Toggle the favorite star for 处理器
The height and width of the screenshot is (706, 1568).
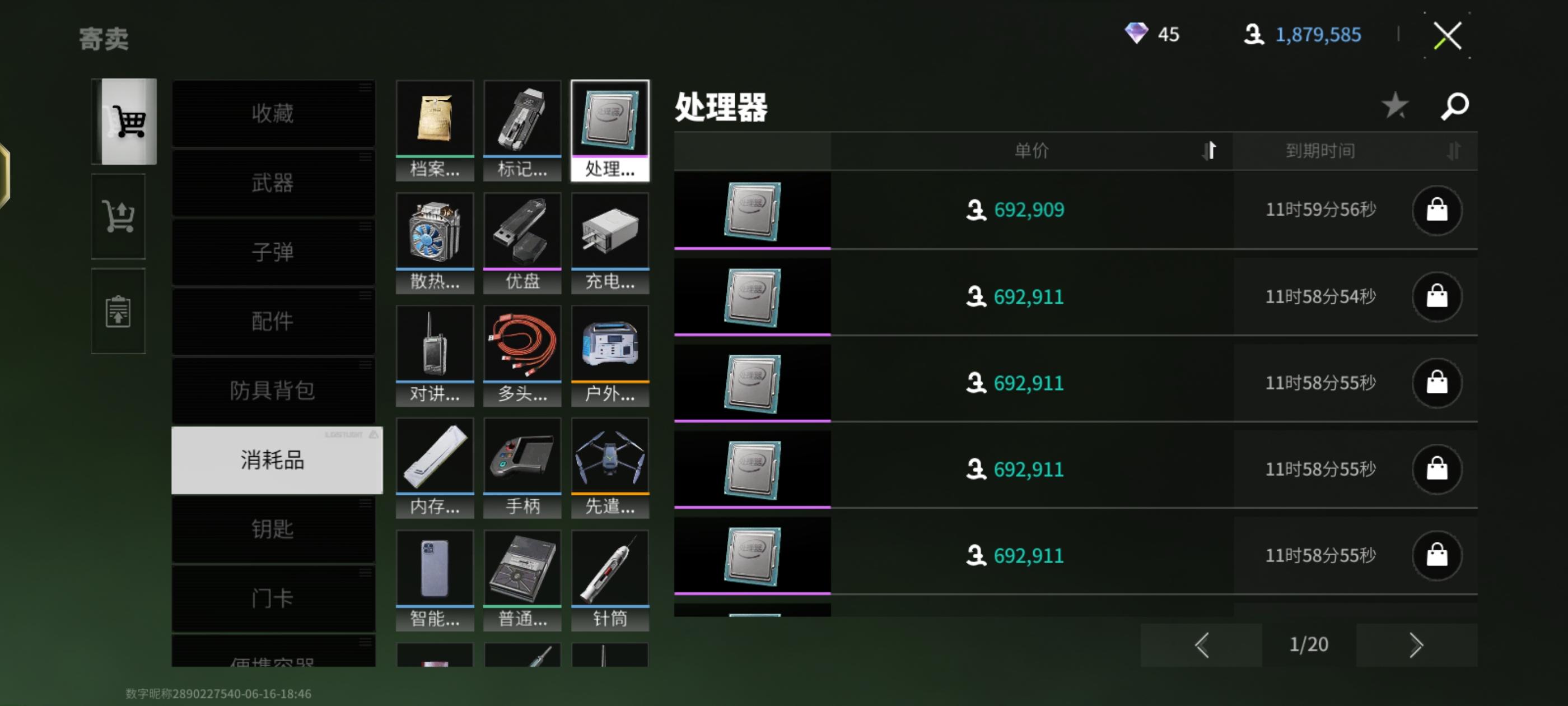1394,105
